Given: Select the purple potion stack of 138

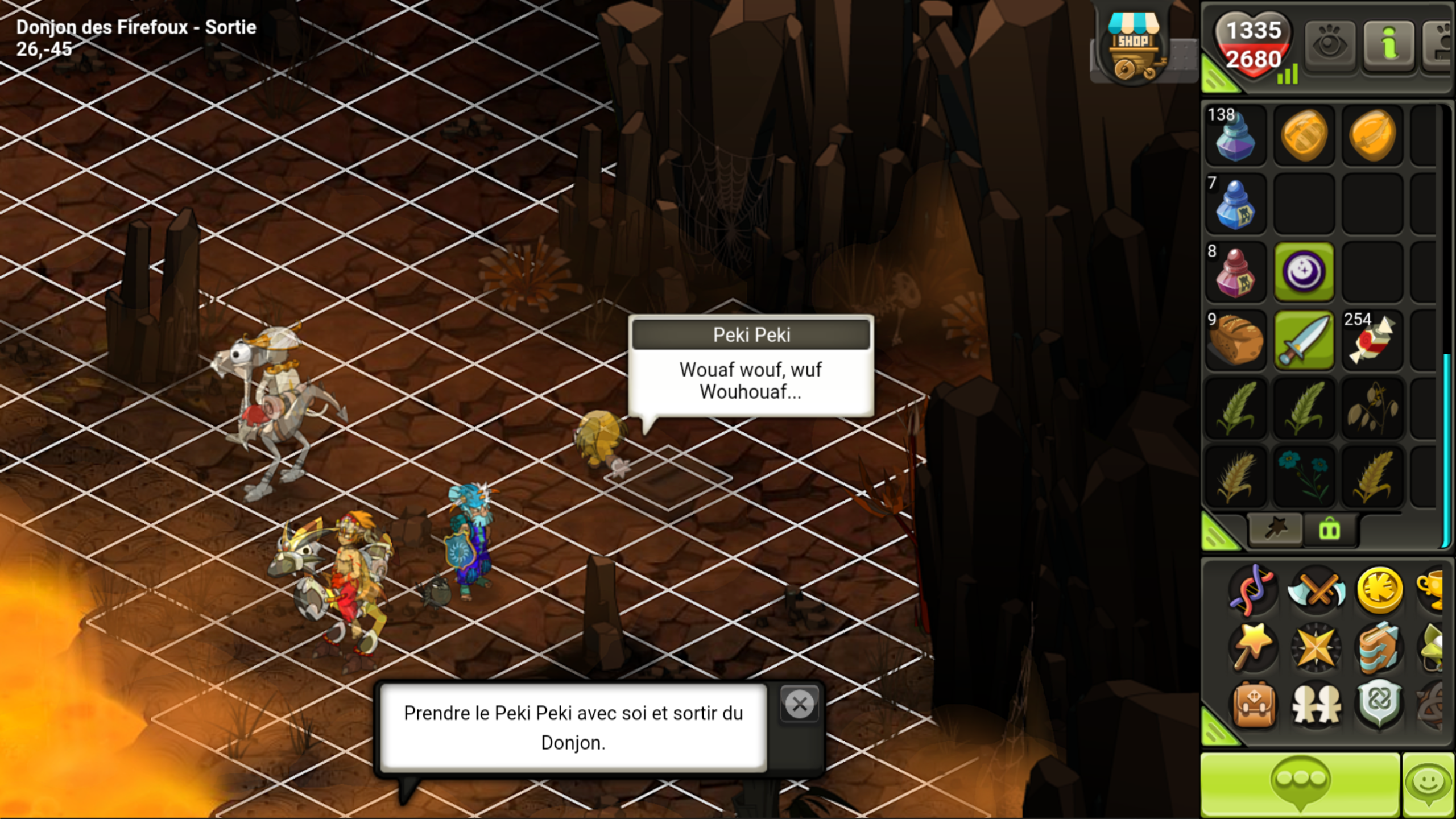Looking at the screenshot, I should tap(1235, 135).
